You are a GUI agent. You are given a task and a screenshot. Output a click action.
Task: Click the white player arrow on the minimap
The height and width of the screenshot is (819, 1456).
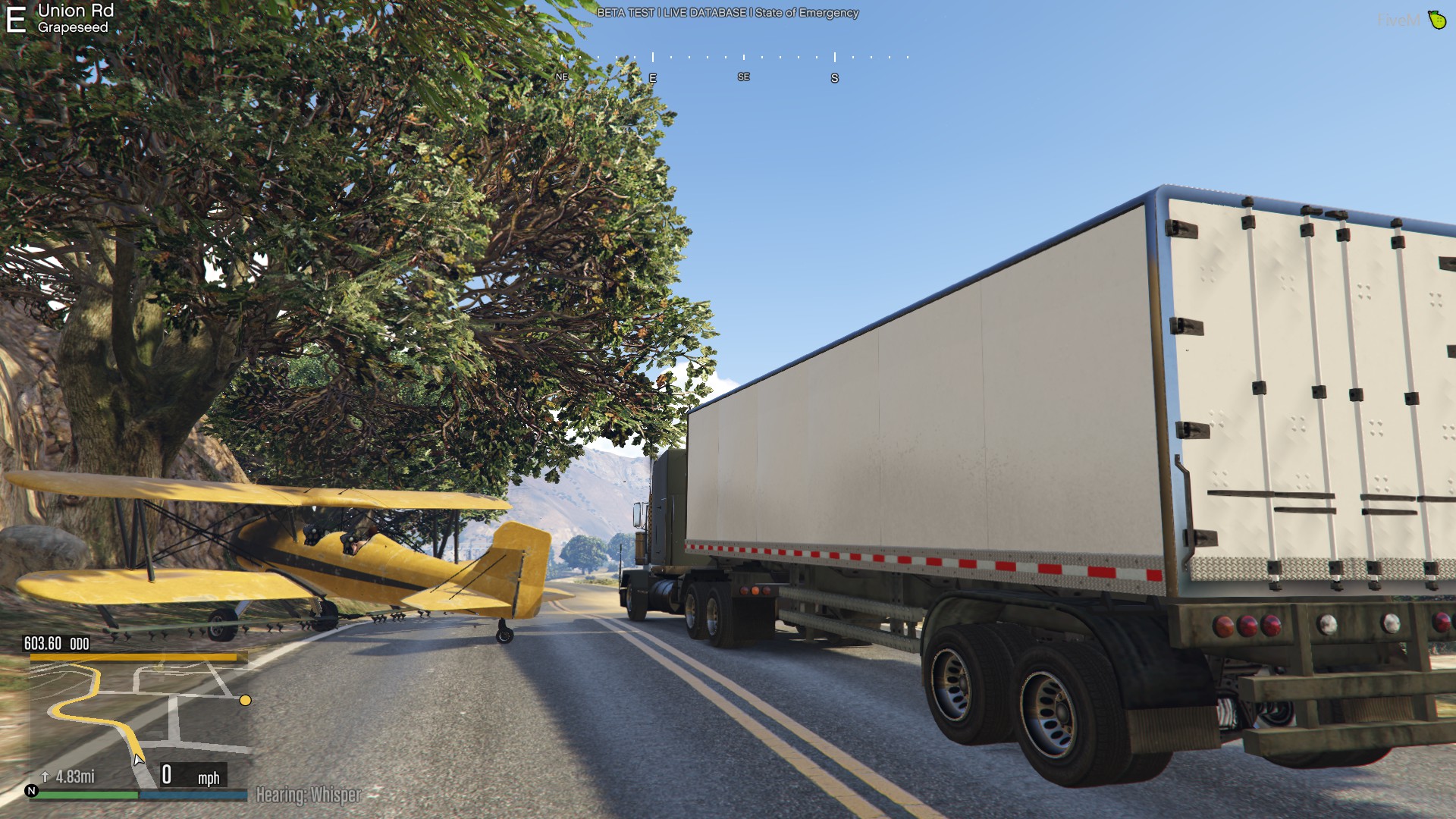[x=138, y=759]
